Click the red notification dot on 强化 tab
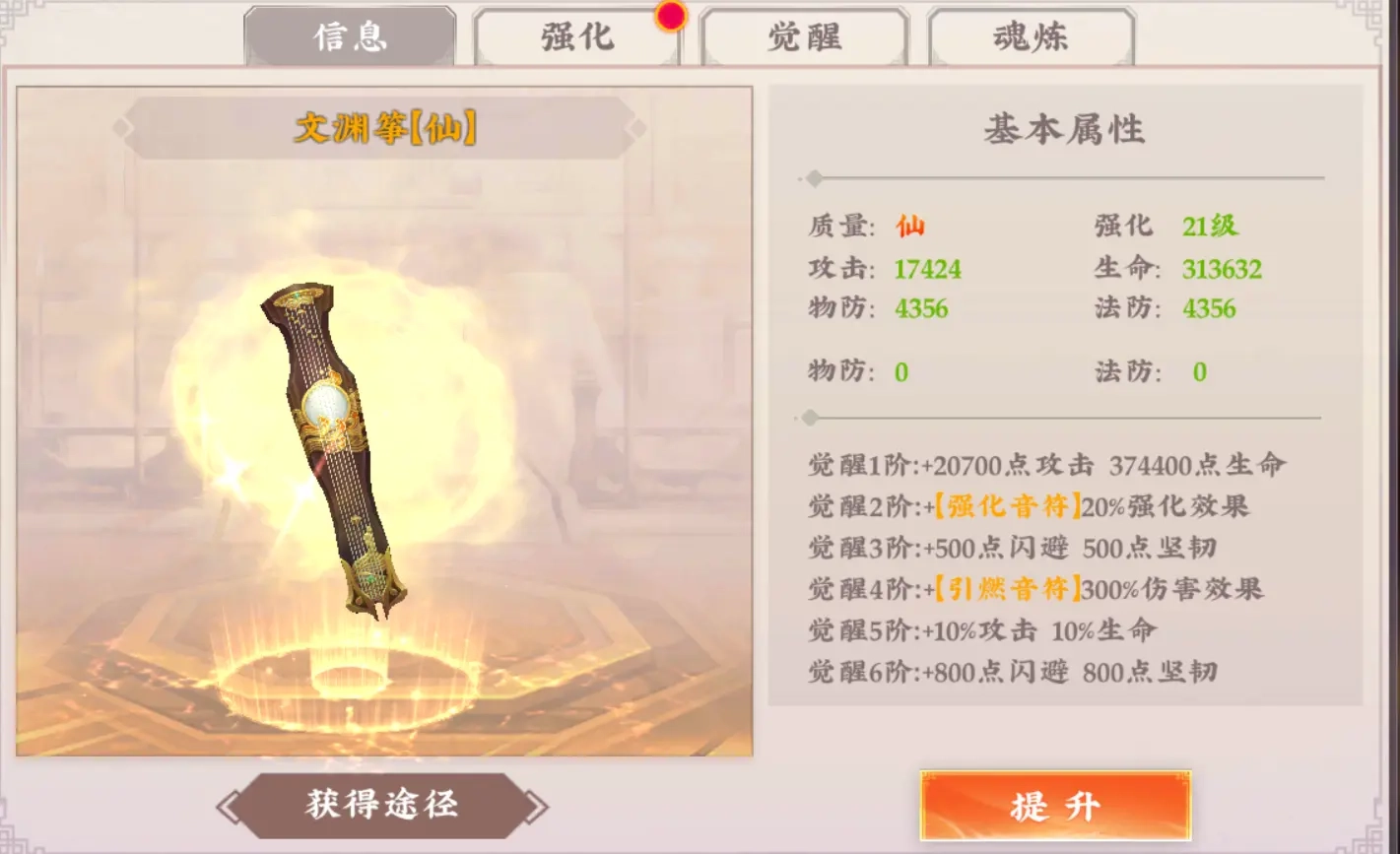This screenshot has height=854, width=1400. pyautogui.click(x=672, y=17)
